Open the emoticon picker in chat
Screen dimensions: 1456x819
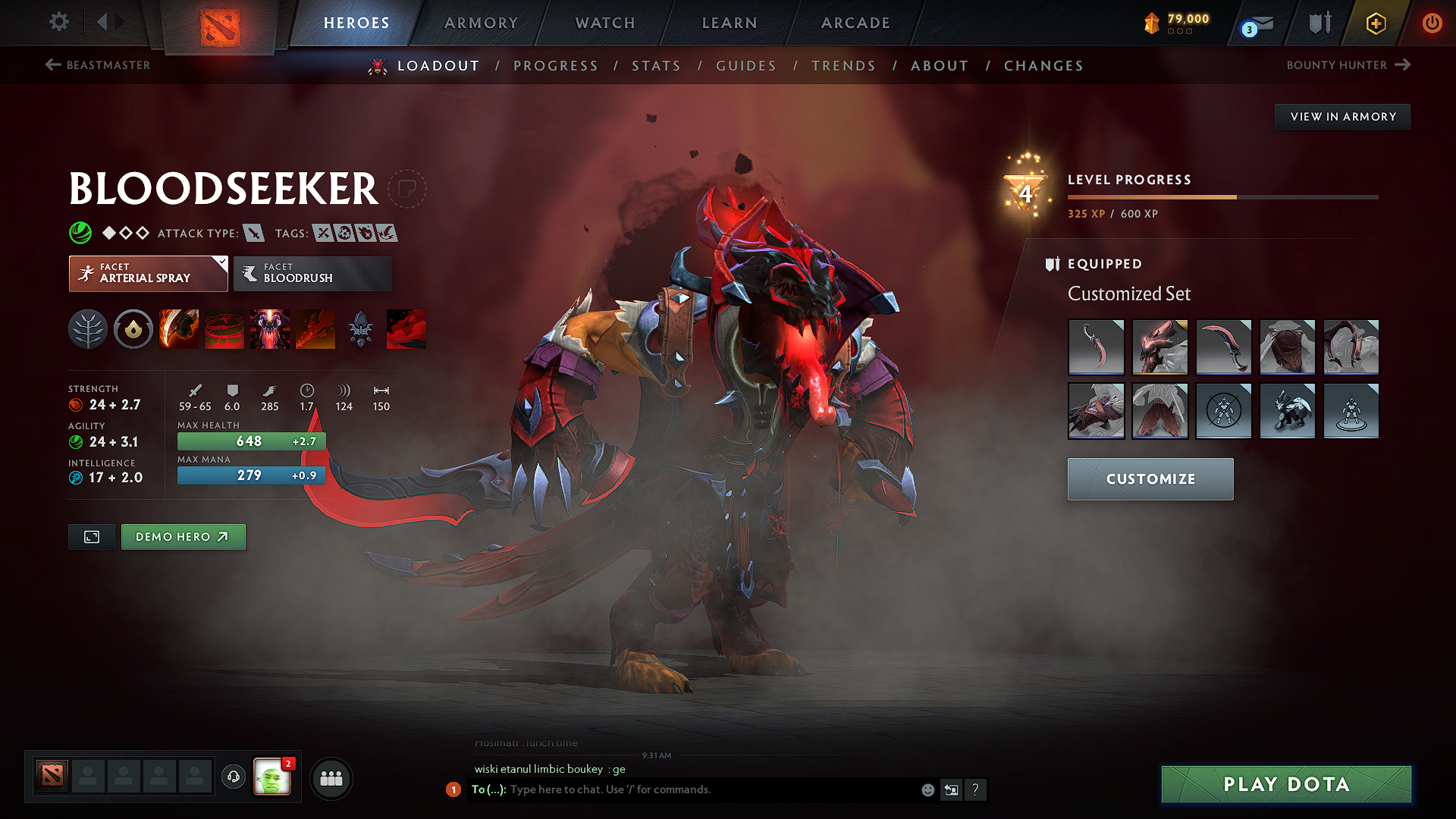click(927, 789)
